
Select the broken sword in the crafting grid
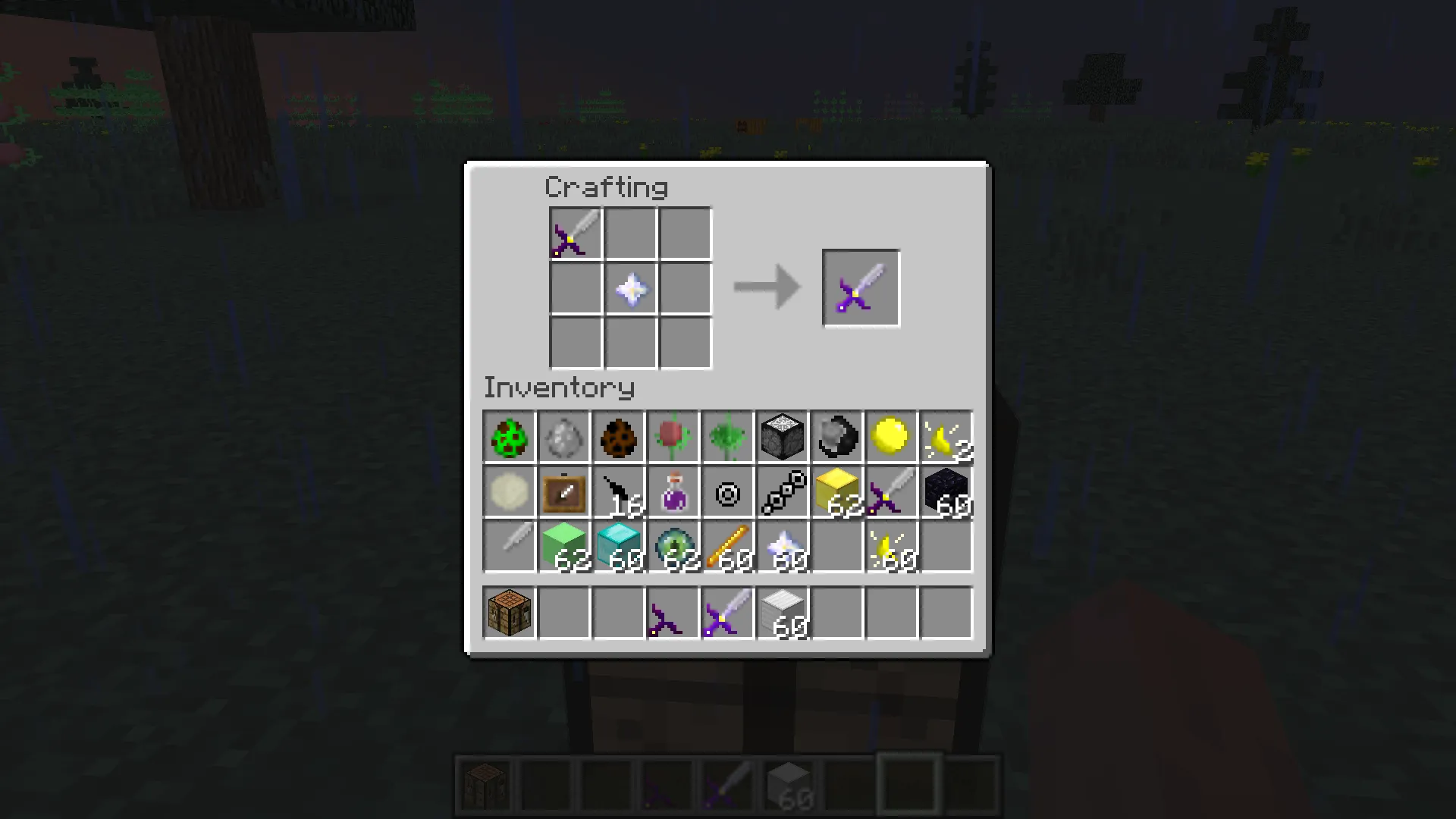click(575, 233)
